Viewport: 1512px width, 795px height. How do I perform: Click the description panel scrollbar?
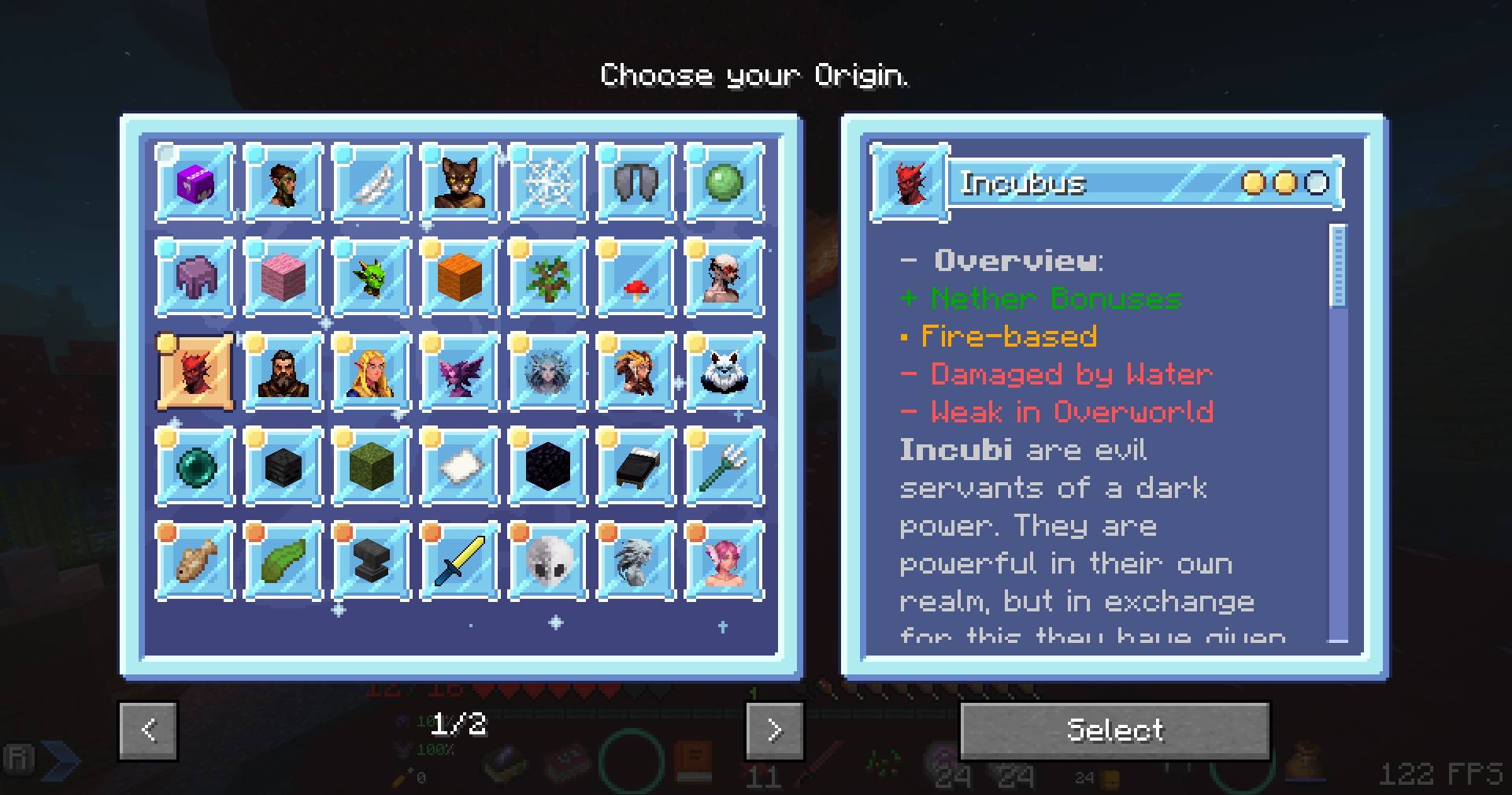point(1337,266)
